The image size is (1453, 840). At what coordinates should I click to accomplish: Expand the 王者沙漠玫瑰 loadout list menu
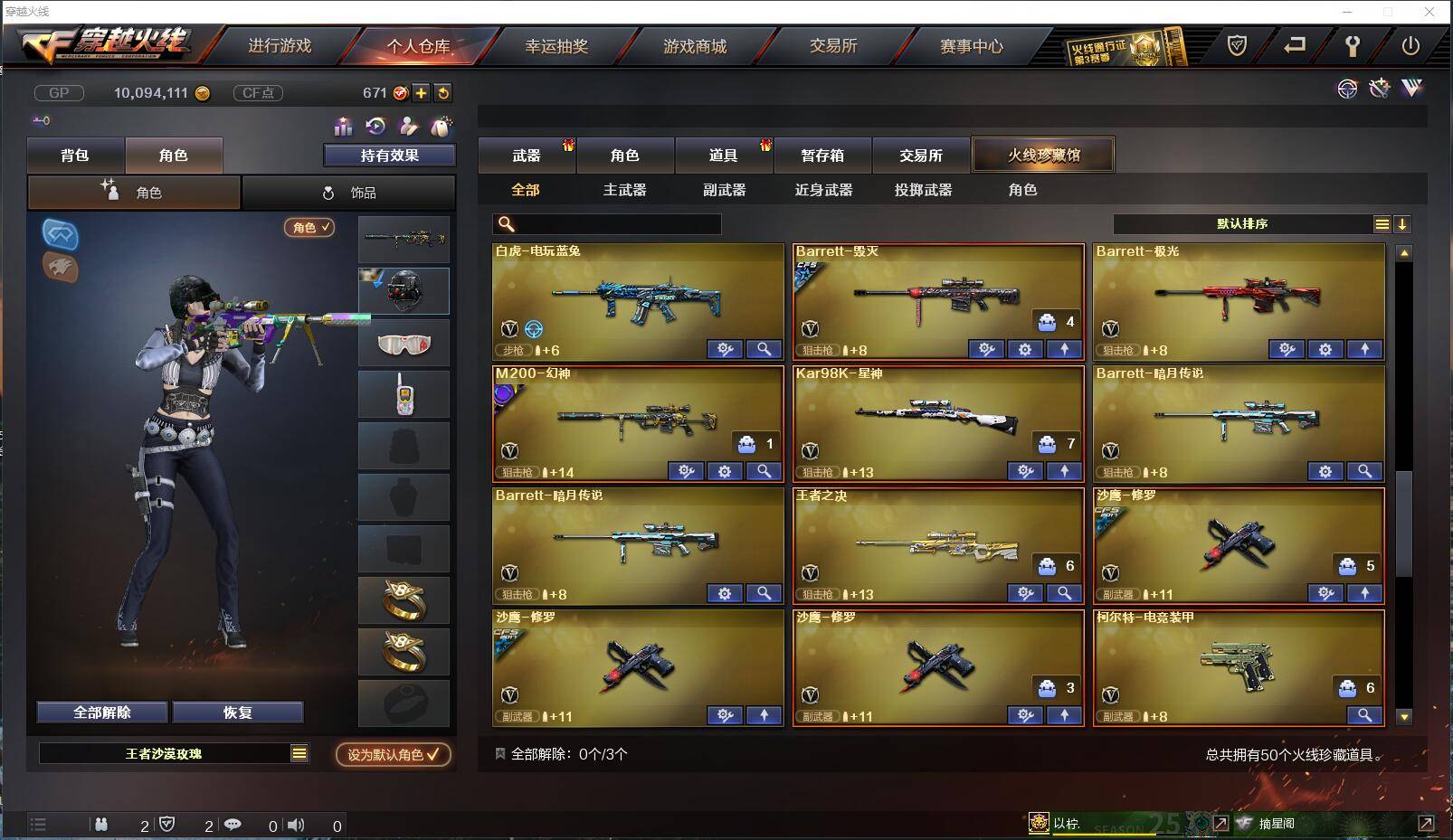point(299,751)
